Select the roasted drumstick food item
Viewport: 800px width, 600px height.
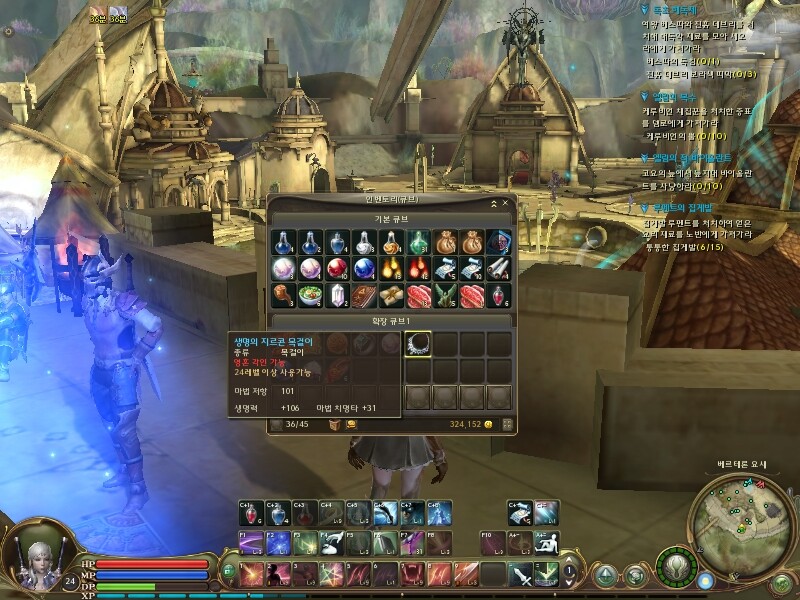point(283,296)
